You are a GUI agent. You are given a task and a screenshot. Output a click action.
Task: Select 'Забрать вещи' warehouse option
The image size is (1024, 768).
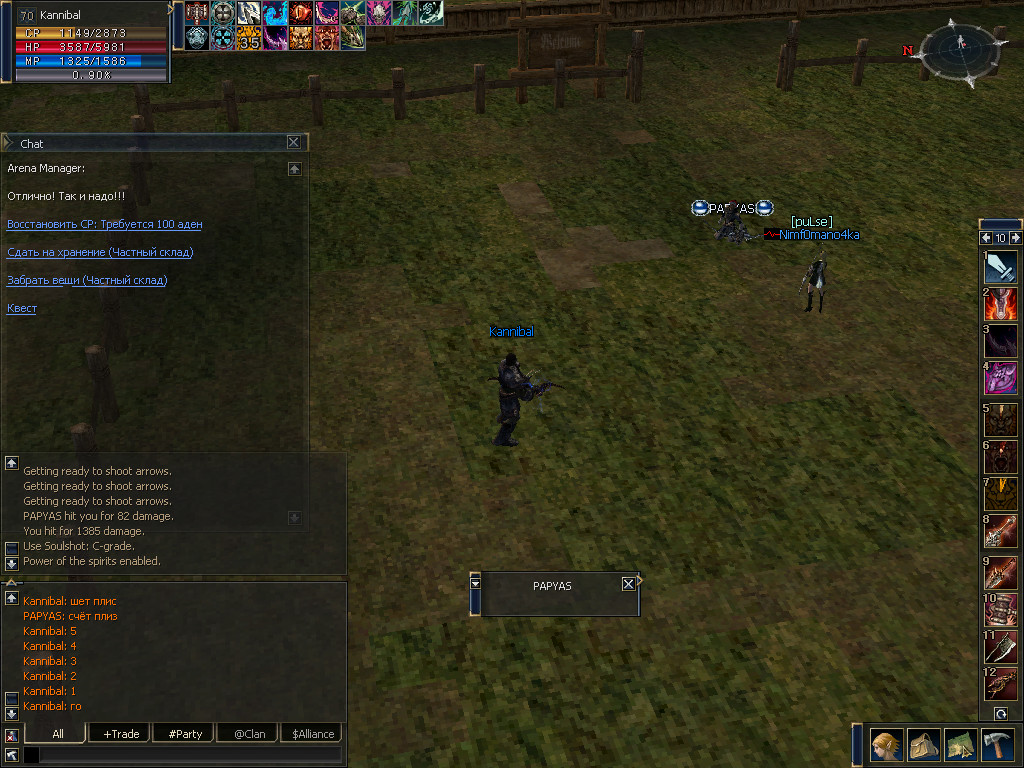click(87, 280)
